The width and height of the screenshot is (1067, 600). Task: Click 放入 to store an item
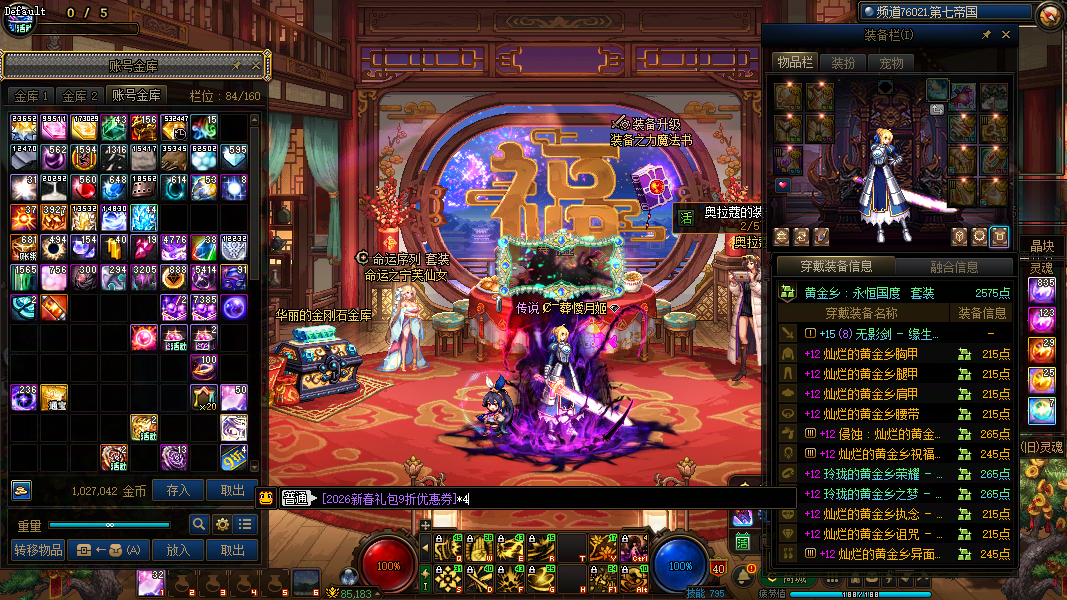click(178, 550)
